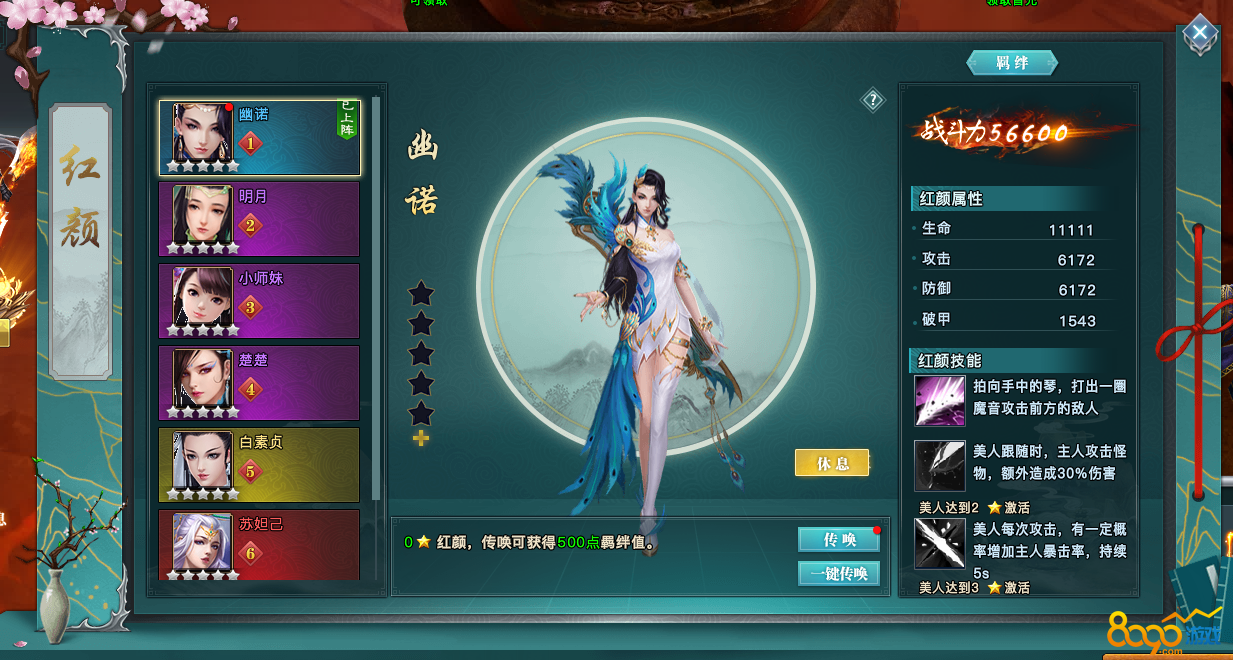Open the 羁绊 bond tab
The height and width of the screenshot is (660, 1233).
(1012, 63)
